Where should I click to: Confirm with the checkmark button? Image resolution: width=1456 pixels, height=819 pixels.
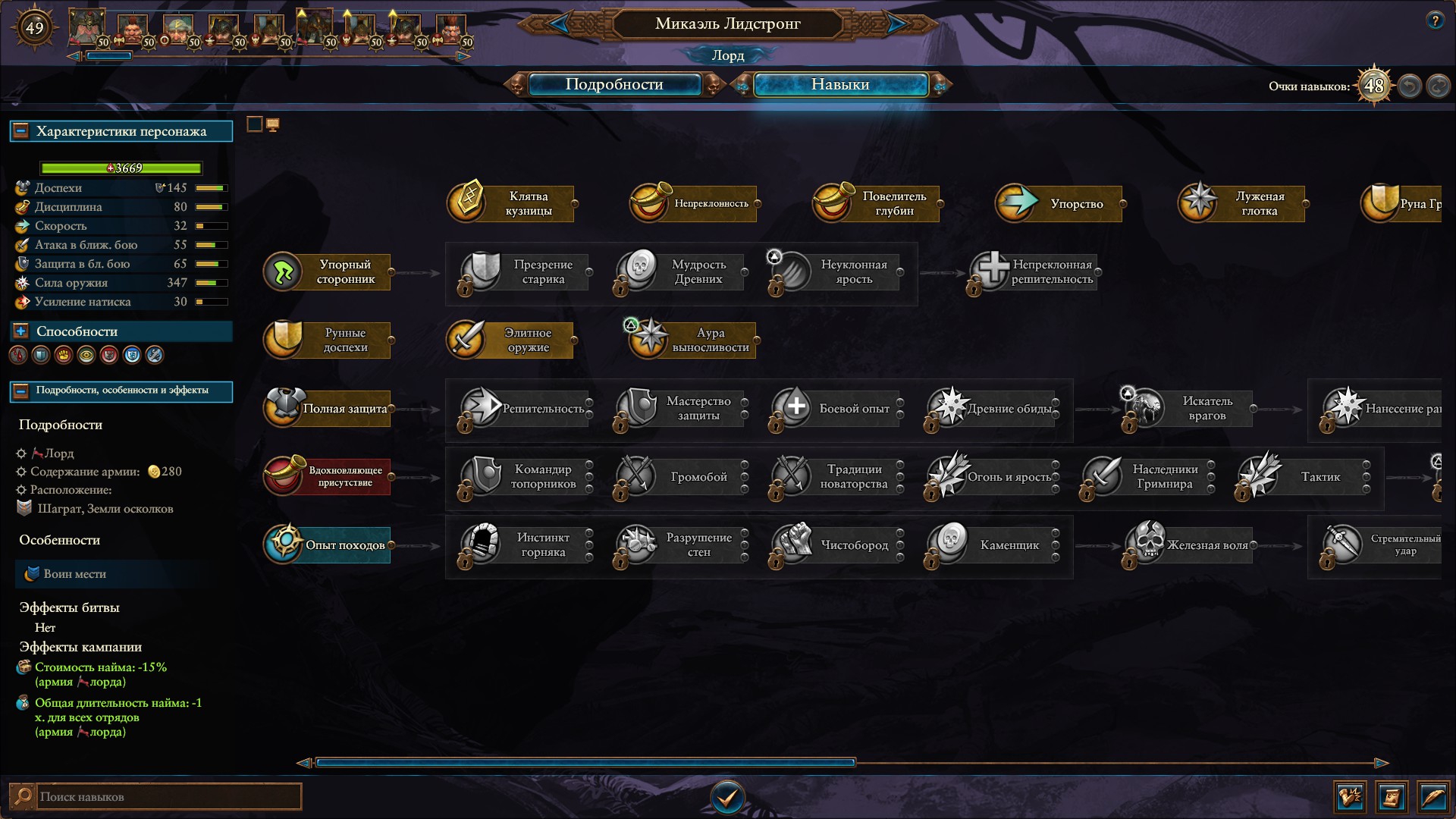[727, 797]
